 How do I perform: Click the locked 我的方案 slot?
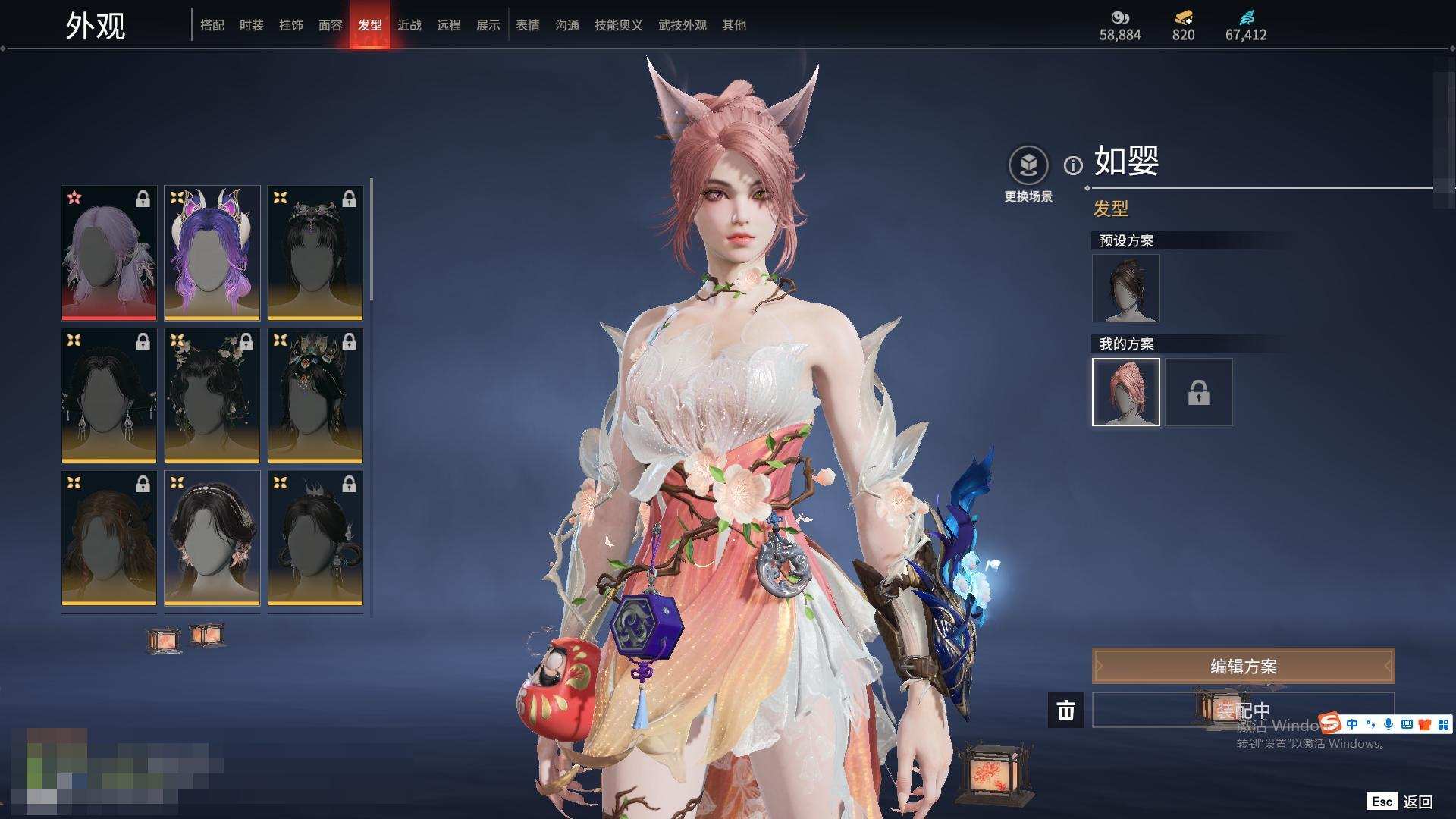click(1198, 392)
